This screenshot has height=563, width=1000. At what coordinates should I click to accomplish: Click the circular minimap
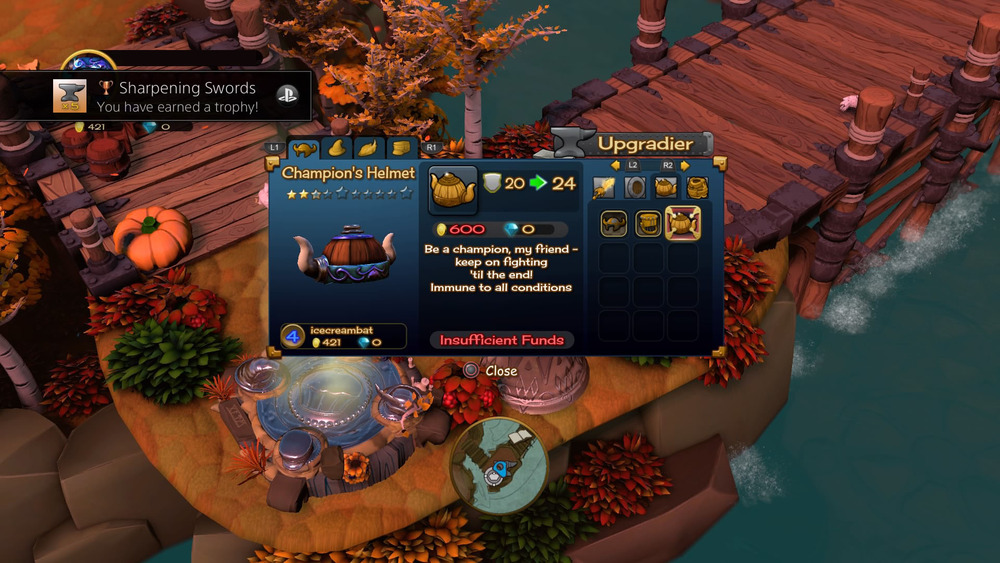[x=499, y=466]
